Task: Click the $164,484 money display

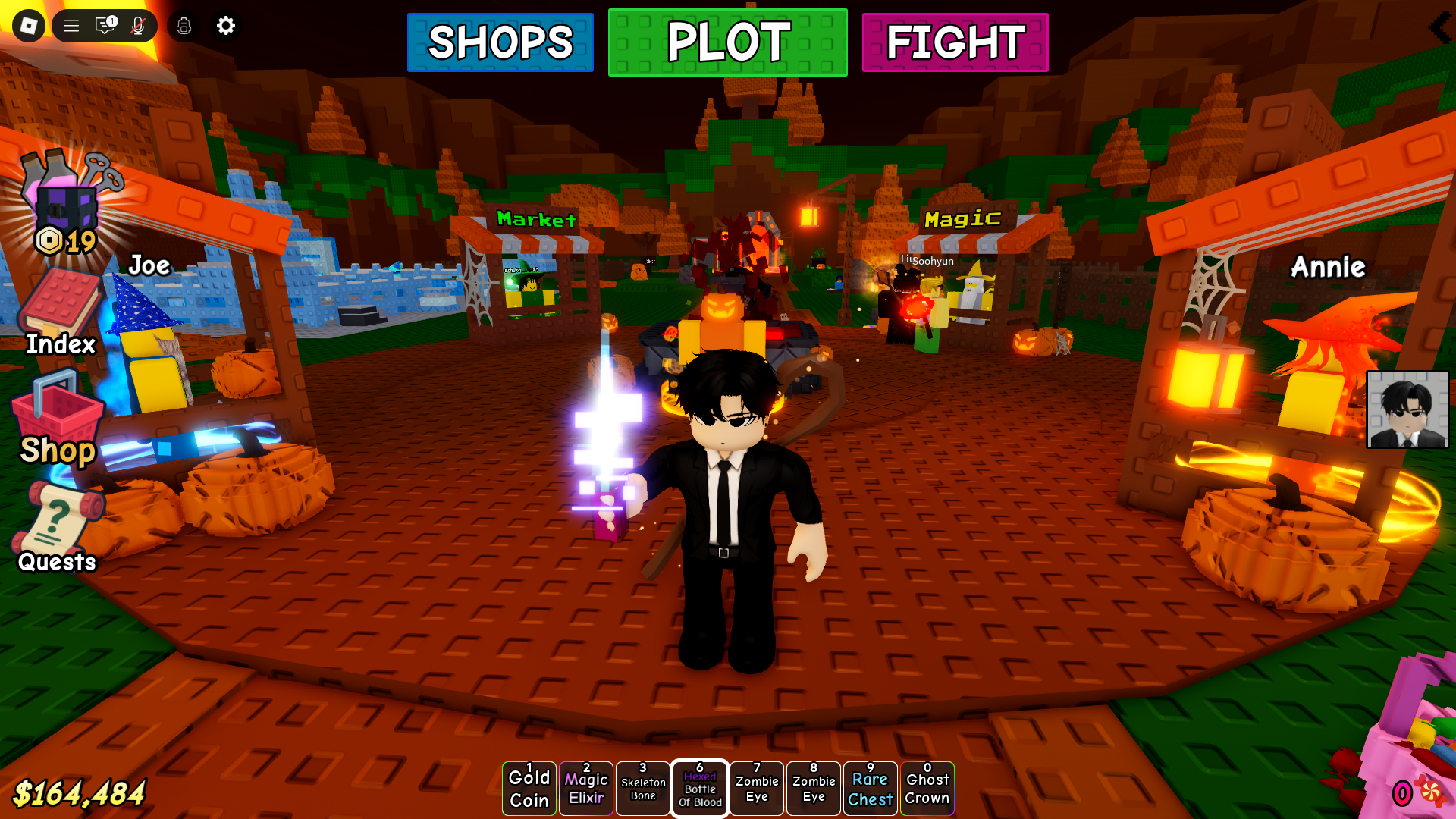Action: pos(80,794)
